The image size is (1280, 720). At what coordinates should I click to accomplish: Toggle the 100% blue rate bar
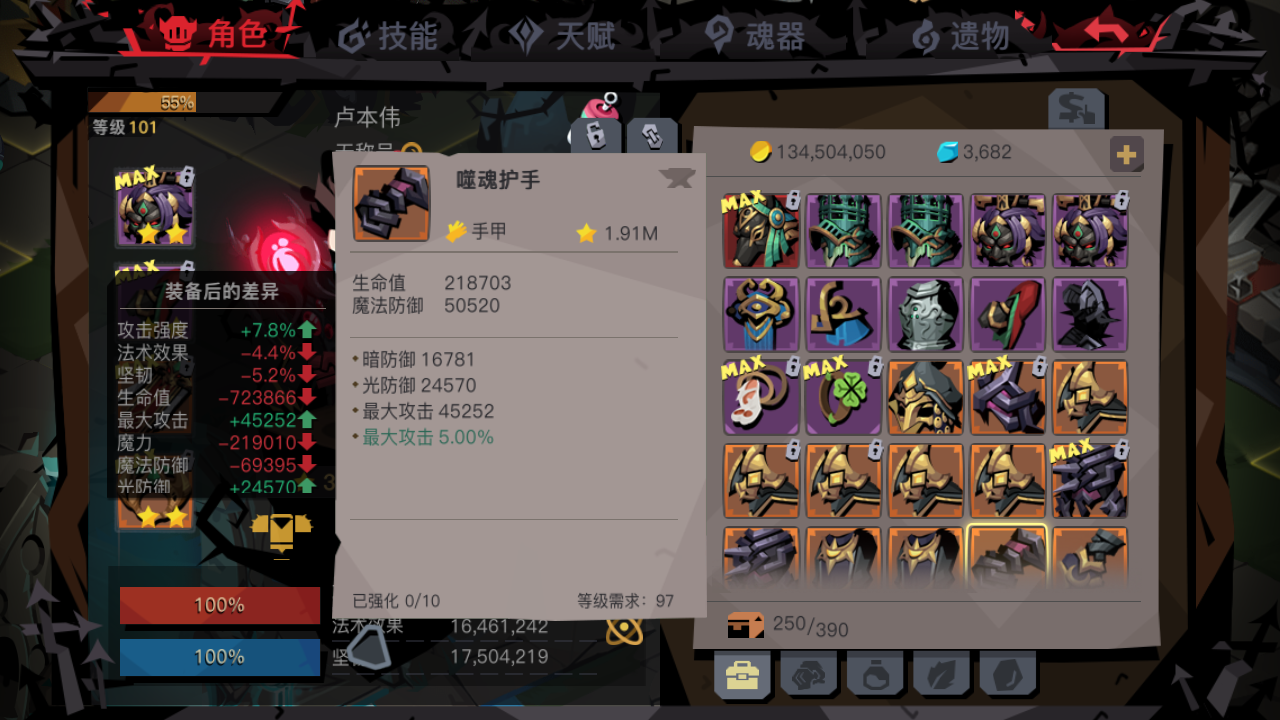(219, 657)
